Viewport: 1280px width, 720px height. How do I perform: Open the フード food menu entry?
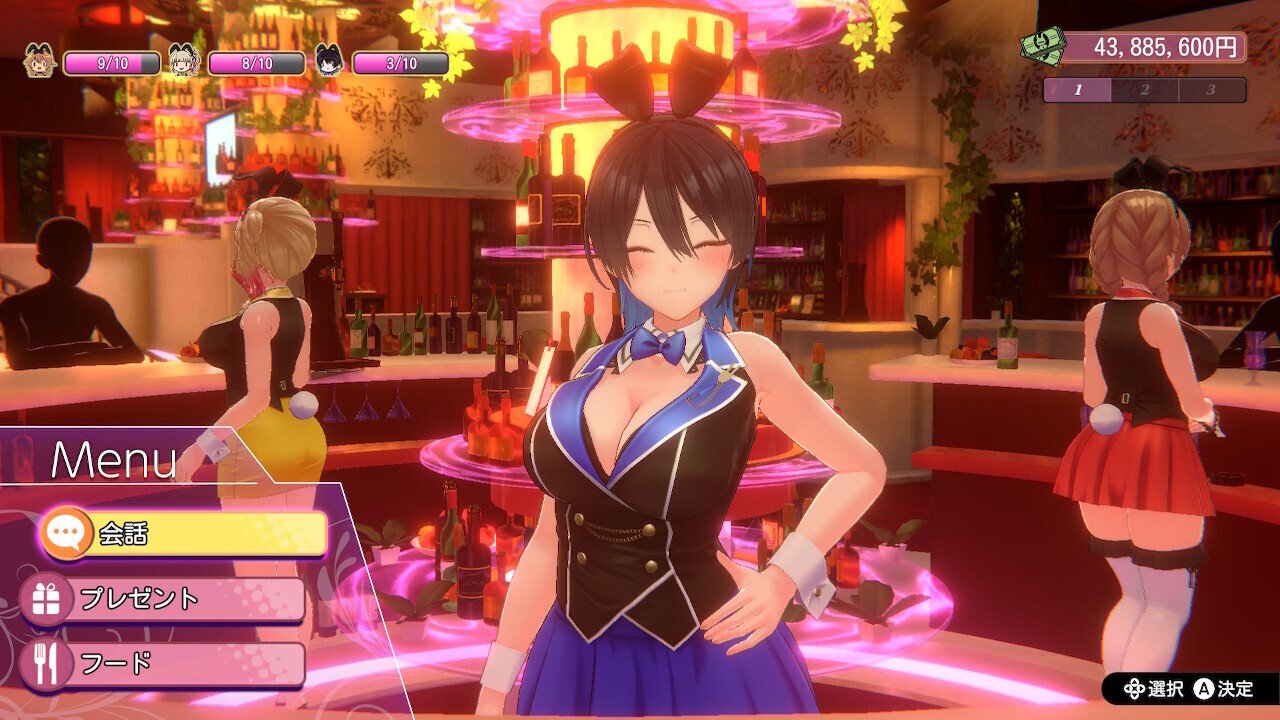(165, 664)
